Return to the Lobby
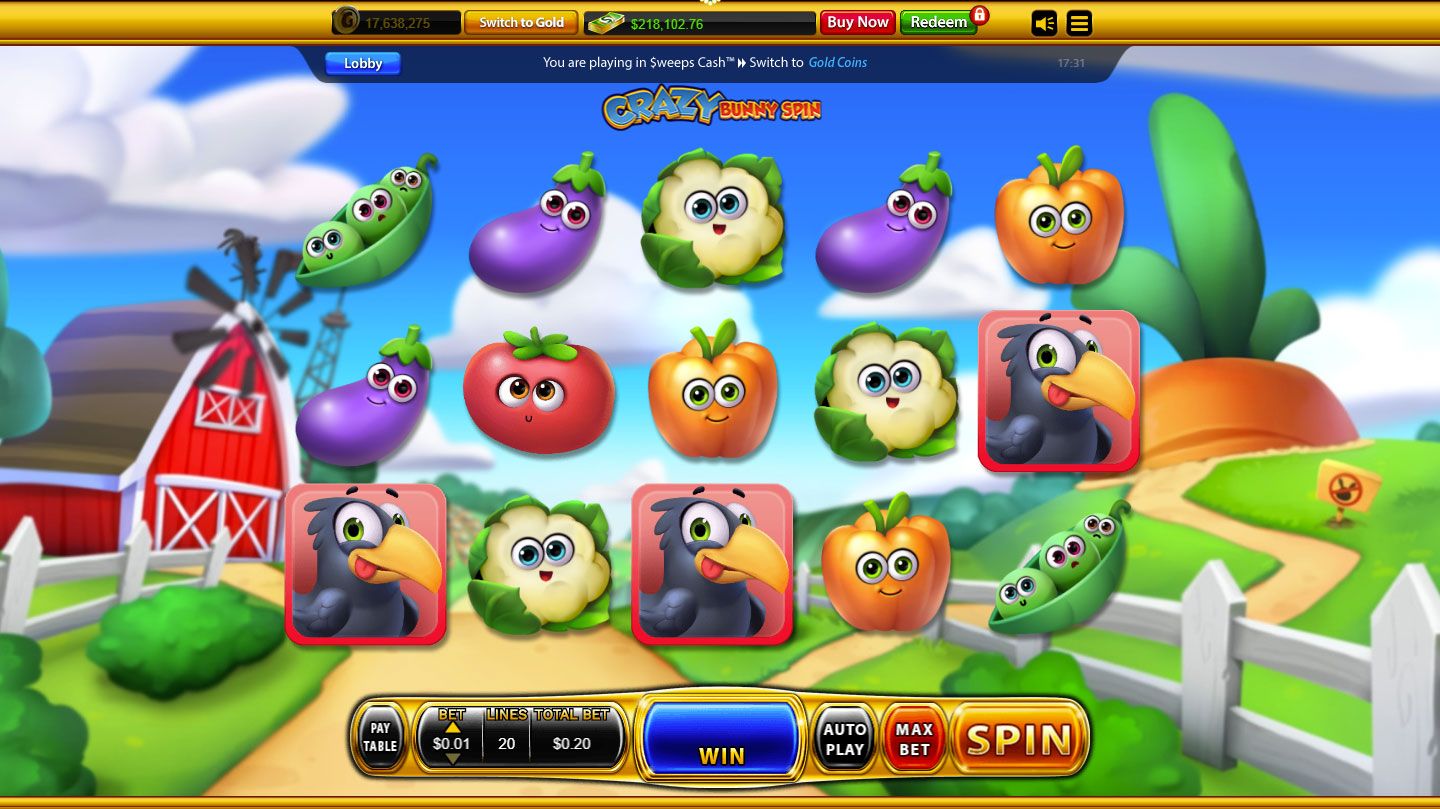Screen dimensions: 1440x809 click(363, 64)
